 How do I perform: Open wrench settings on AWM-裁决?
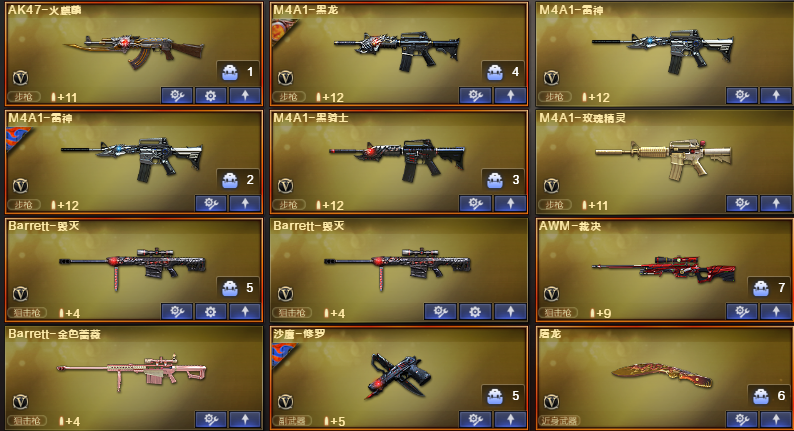click(x=741, y=312)
